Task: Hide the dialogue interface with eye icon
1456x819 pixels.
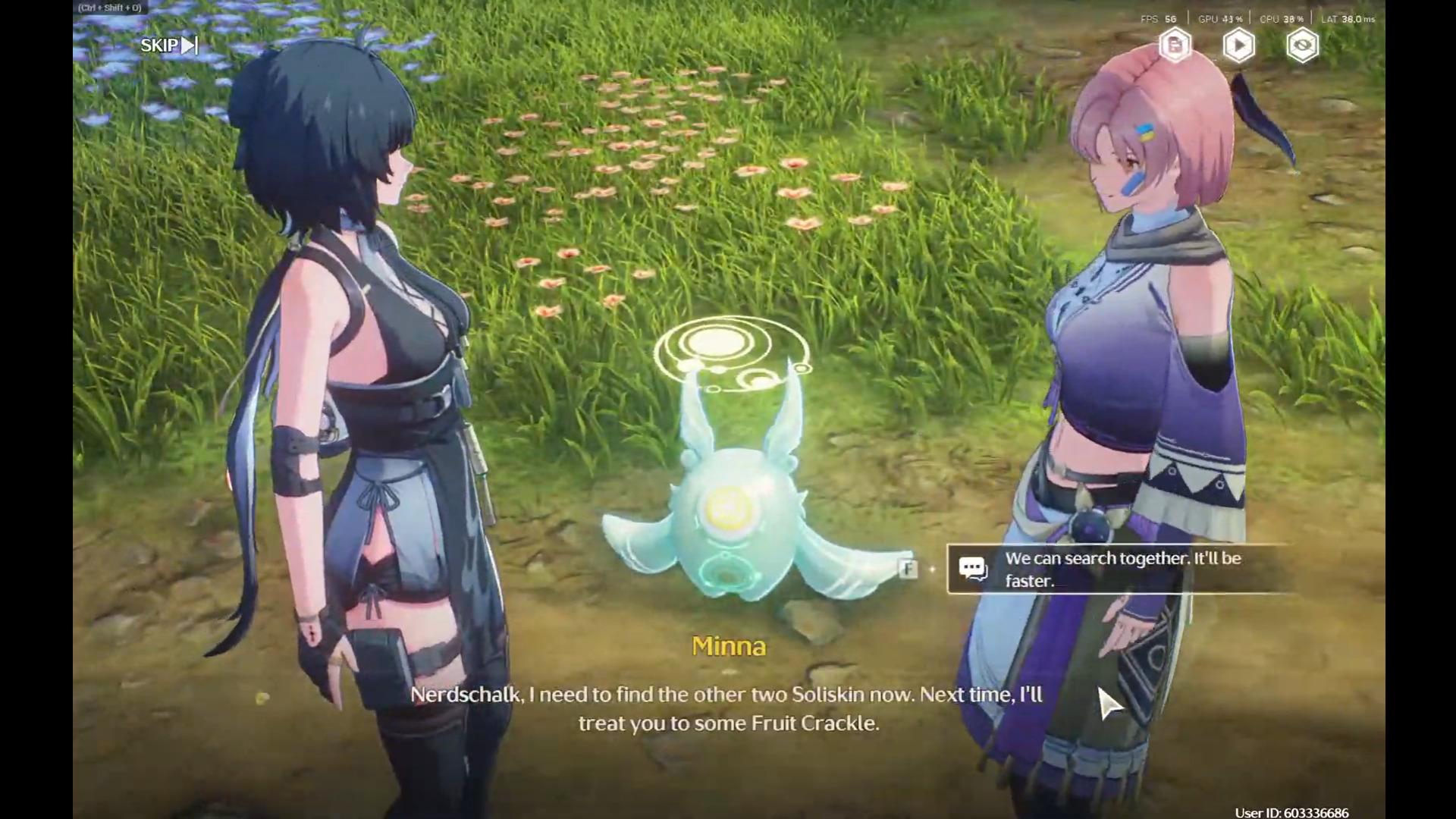Action: (1302, 45)
